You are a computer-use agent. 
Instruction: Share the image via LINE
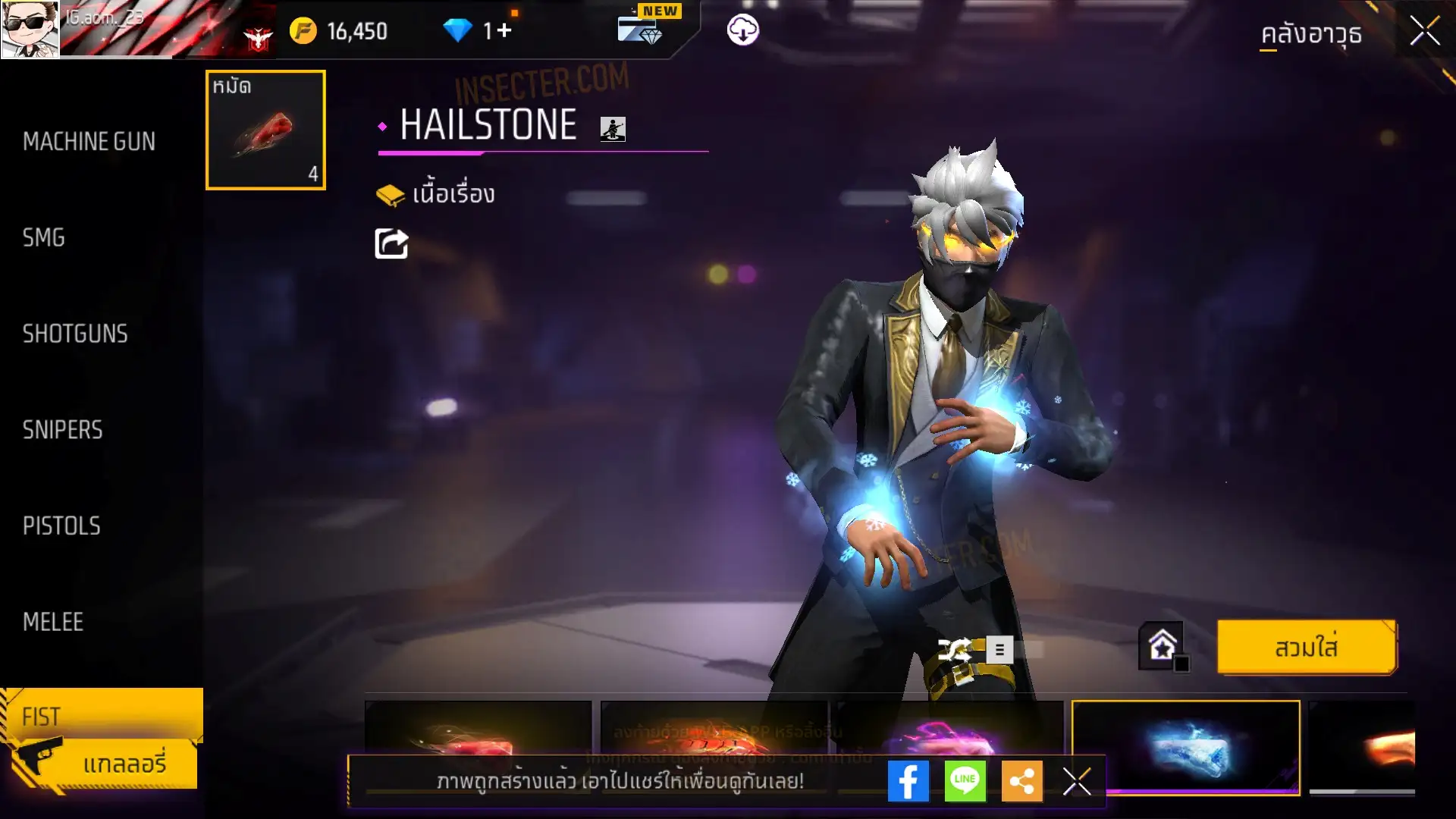tap(965, 781)
